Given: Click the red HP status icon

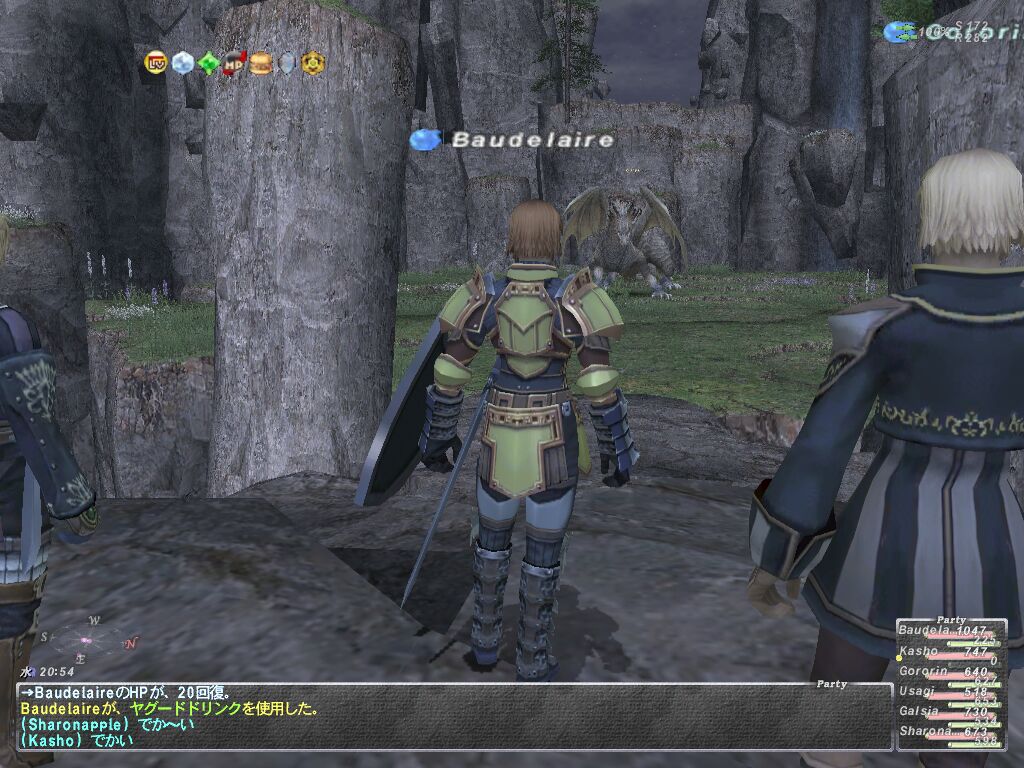Looking at the screenshot, I should pos(234,63).
